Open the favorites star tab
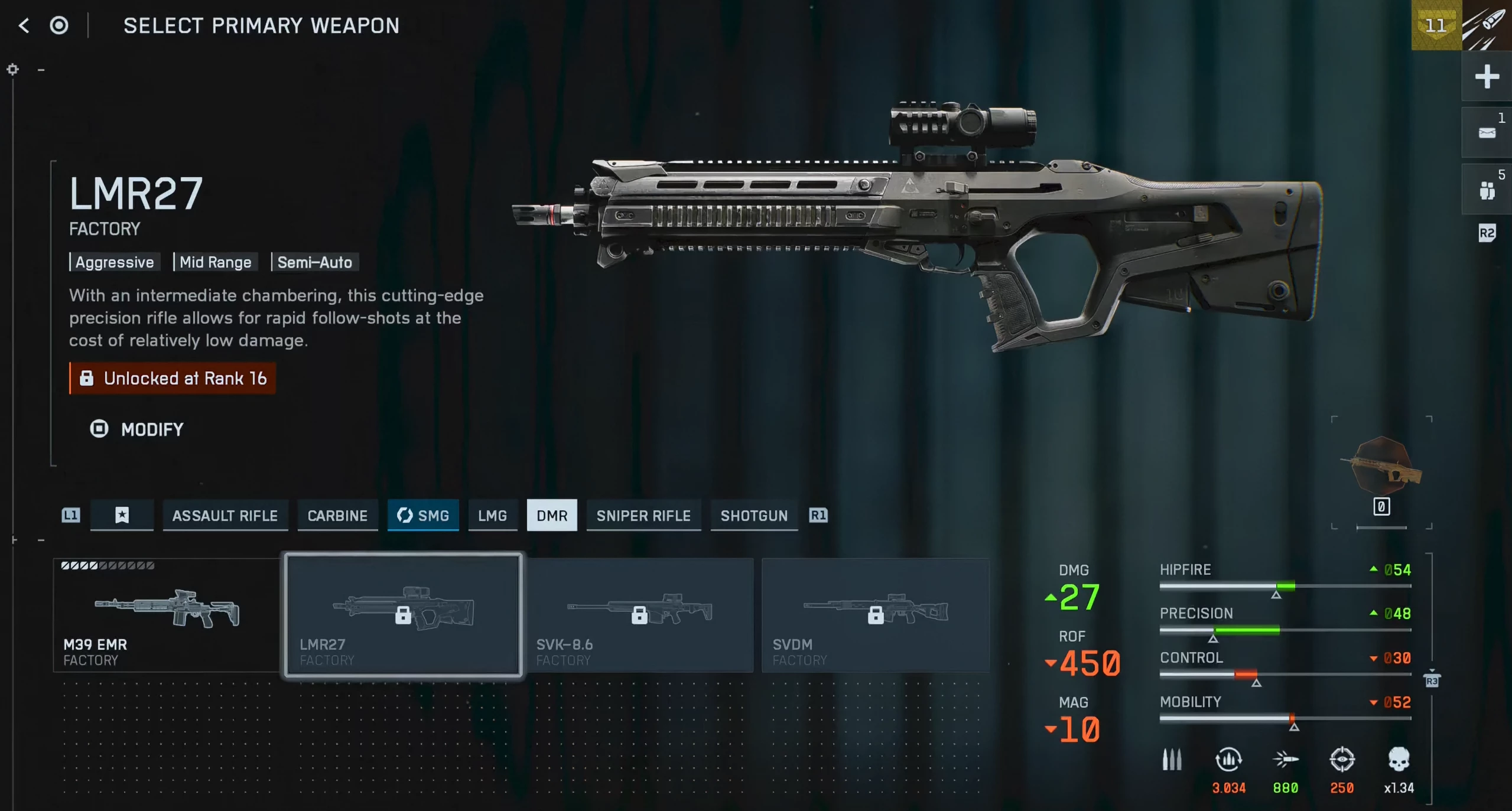The image size is (1512, 811). 122,516
